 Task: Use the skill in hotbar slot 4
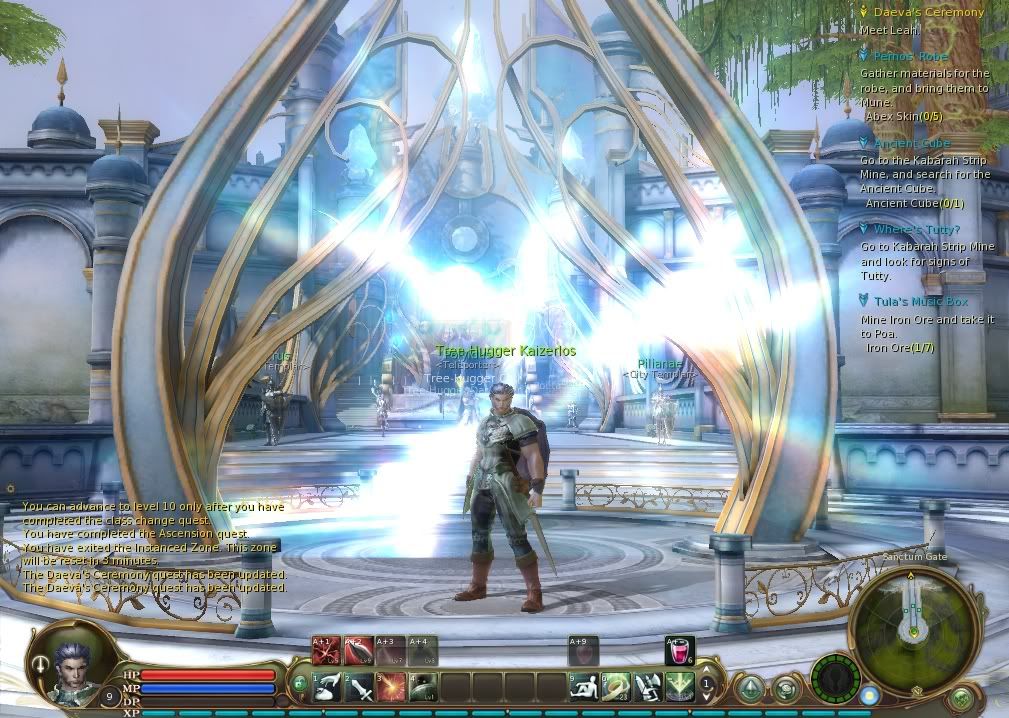(423, 687)
